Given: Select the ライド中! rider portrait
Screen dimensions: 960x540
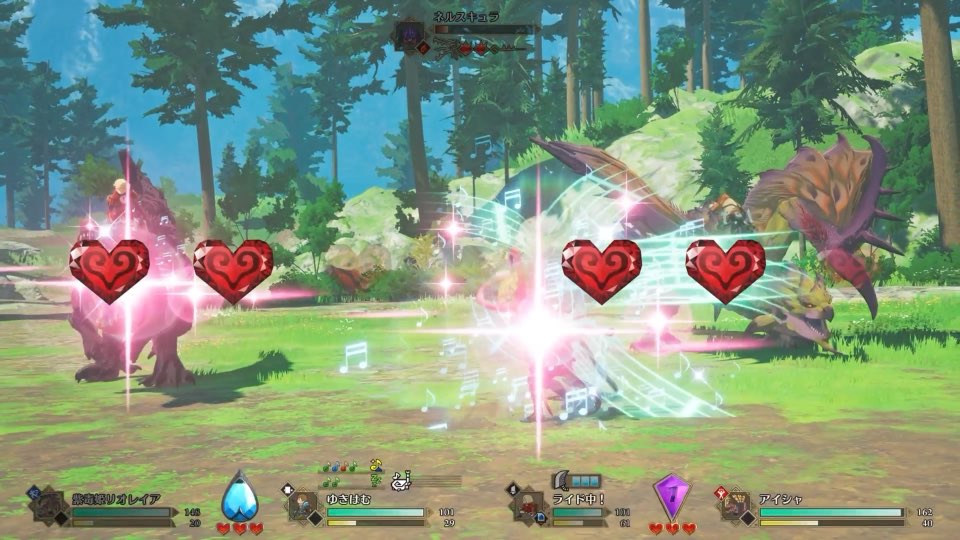Looking at the screenshot, I should (530, 506).
